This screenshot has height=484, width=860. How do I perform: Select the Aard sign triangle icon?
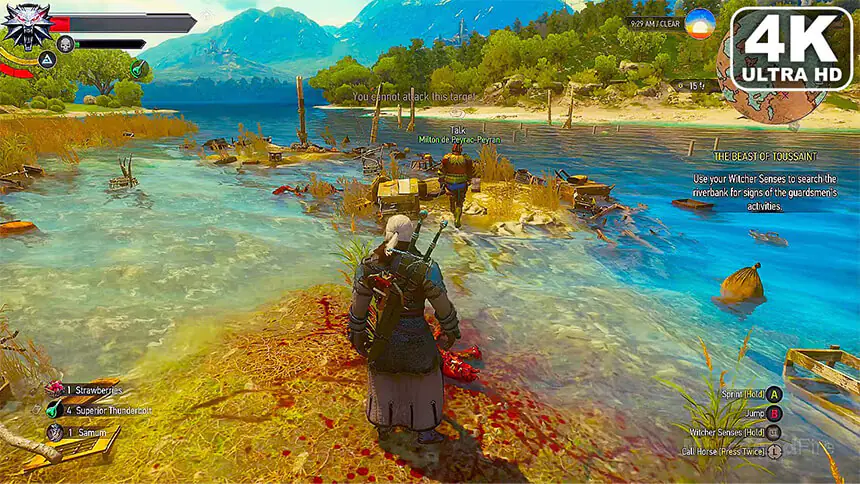click(47, 60)
